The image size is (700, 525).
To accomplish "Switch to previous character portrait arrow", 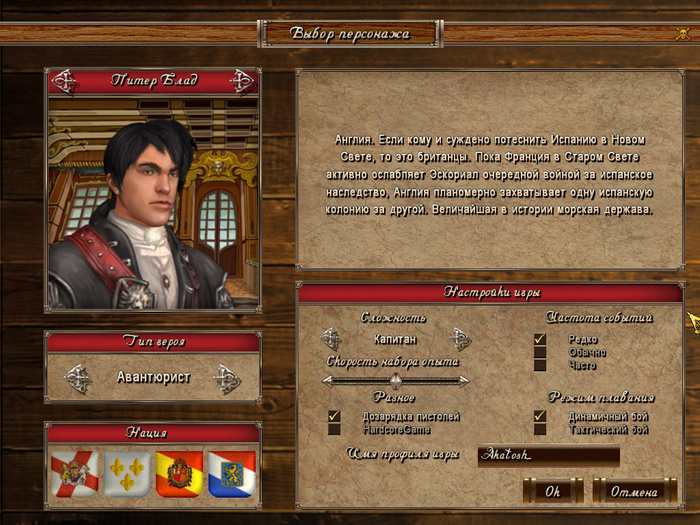I will tap(64, 81).
